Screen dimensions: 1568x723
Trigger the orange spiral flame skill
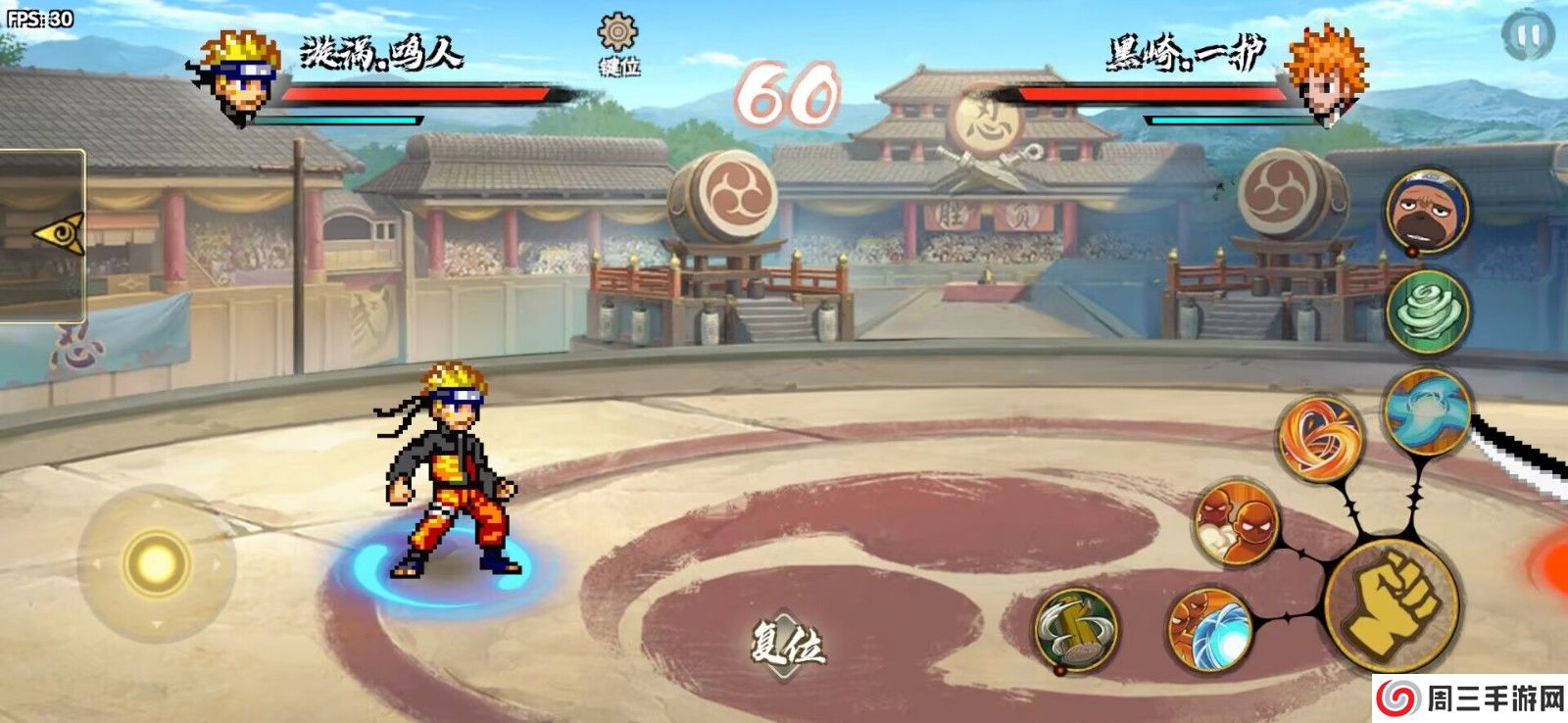1320,437
